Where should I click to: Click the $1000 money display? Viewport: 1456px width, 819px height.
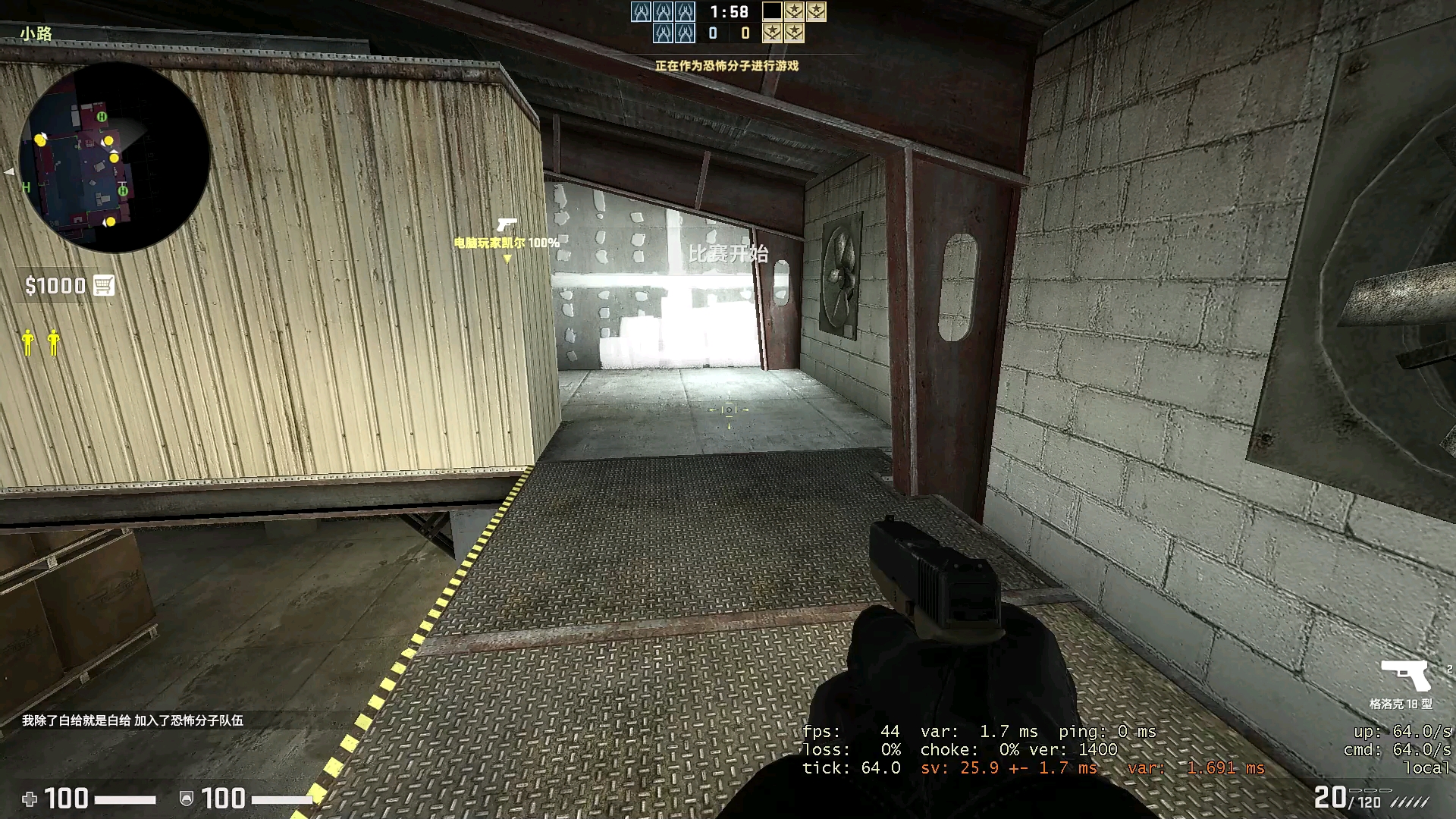(x=57, y=286)
